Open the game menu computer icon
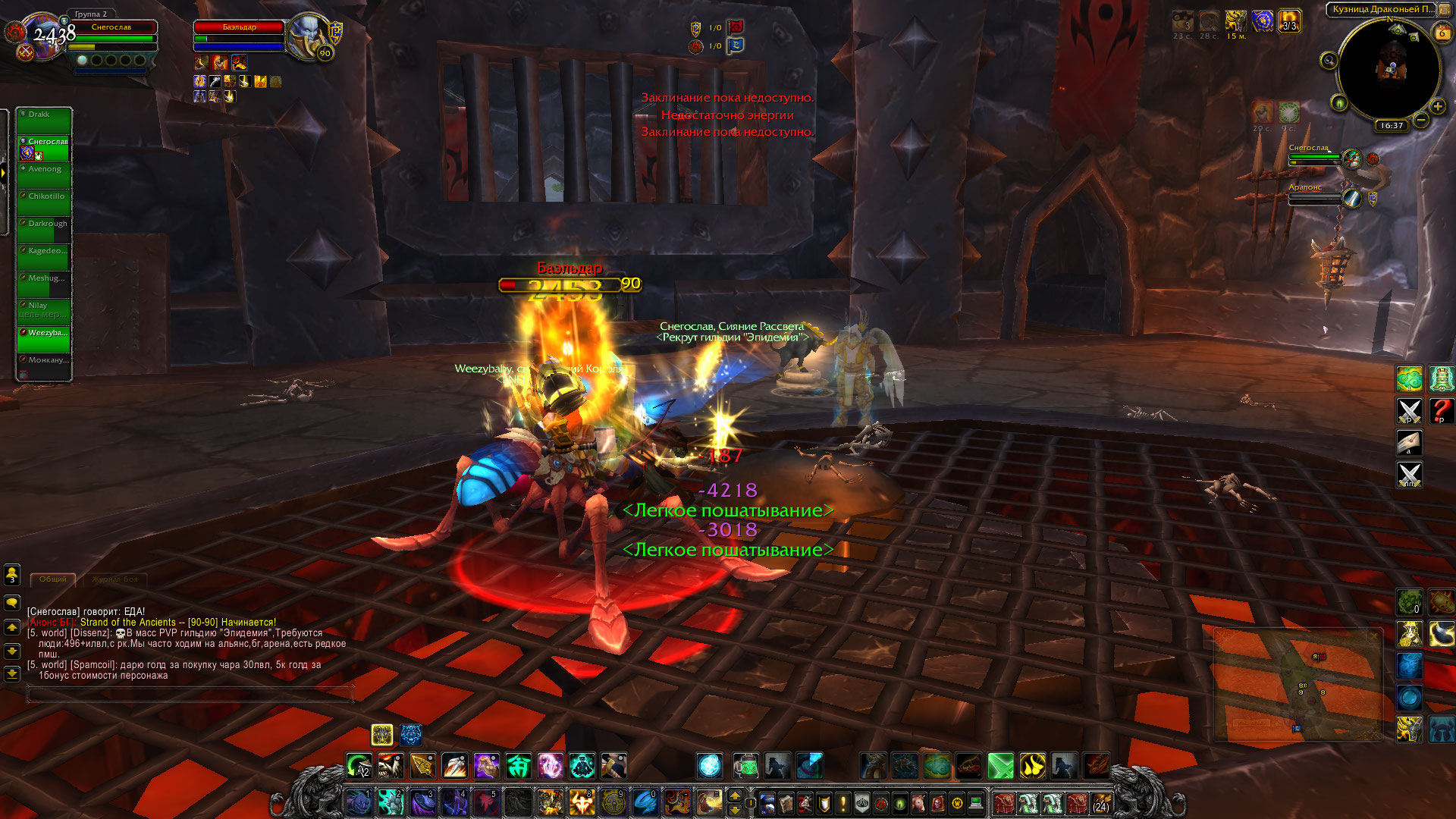 pyautogui.click(x=975, y=802)
